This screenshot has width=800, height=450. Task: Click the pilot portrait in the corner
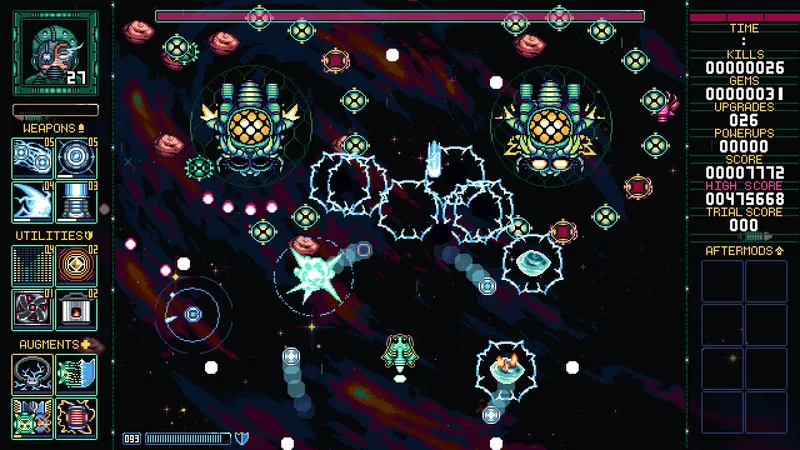pyautogui.click(x=55, y=53)
